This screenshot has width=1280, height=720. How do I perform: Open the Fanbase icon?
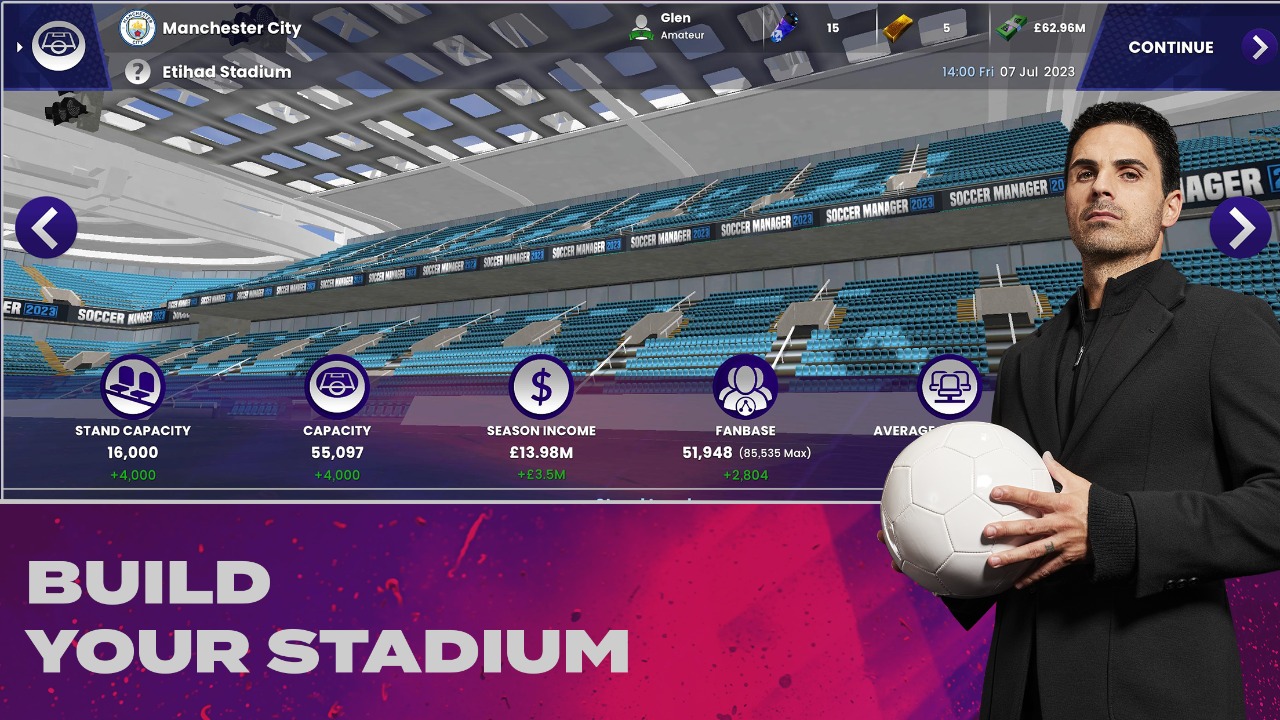pyautogui.click(x=745, y=387)
